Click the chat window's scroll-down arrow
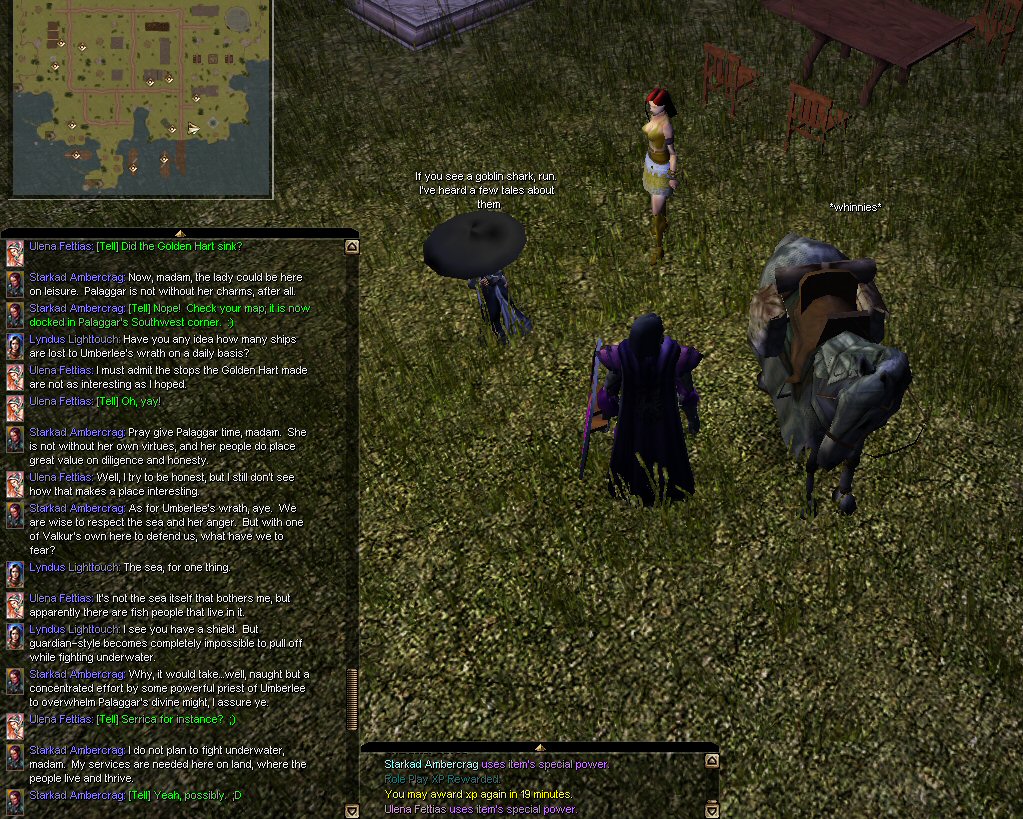This screenshot has width=1023, height=819. tap(351, 811)
